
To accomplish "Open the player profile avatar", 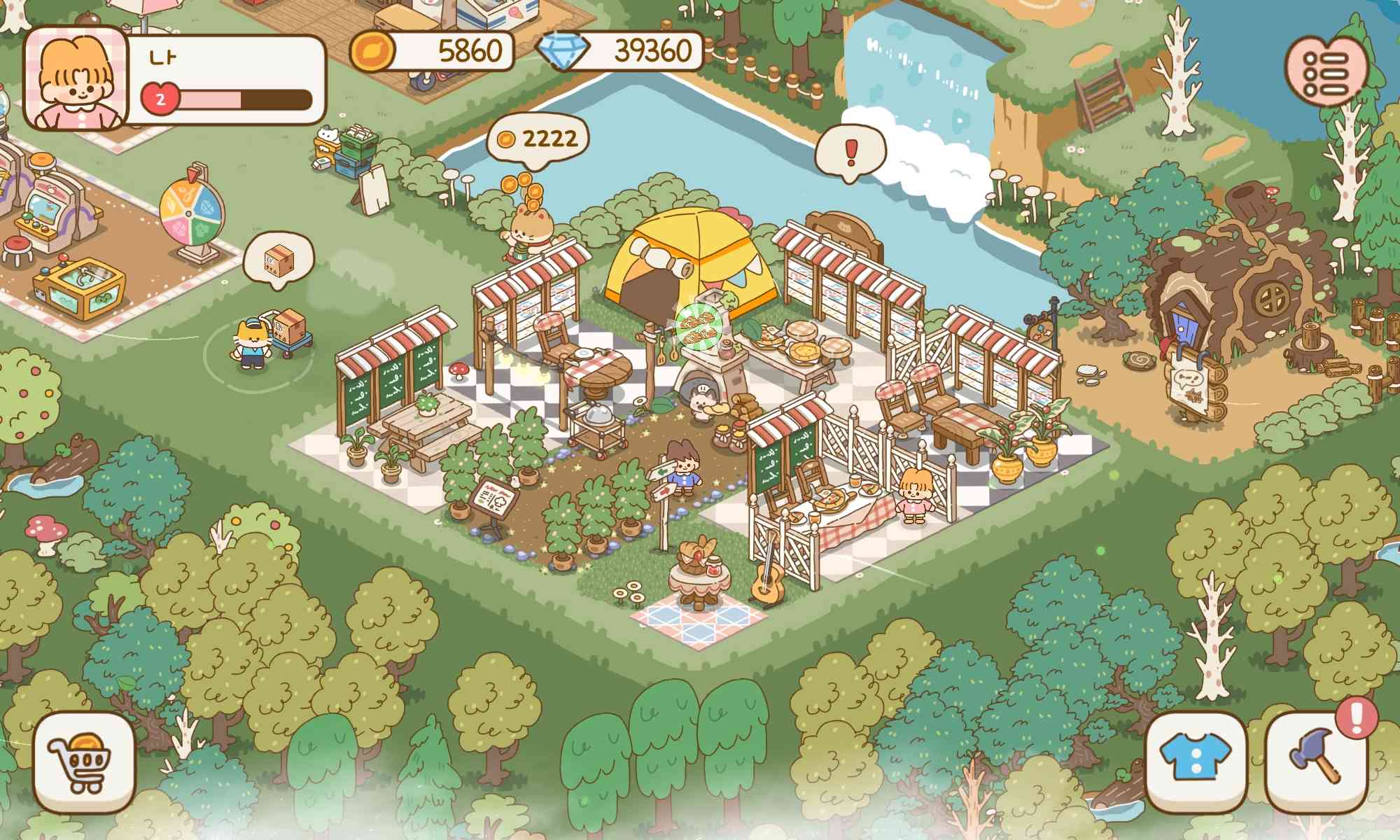I will point(77,77).
